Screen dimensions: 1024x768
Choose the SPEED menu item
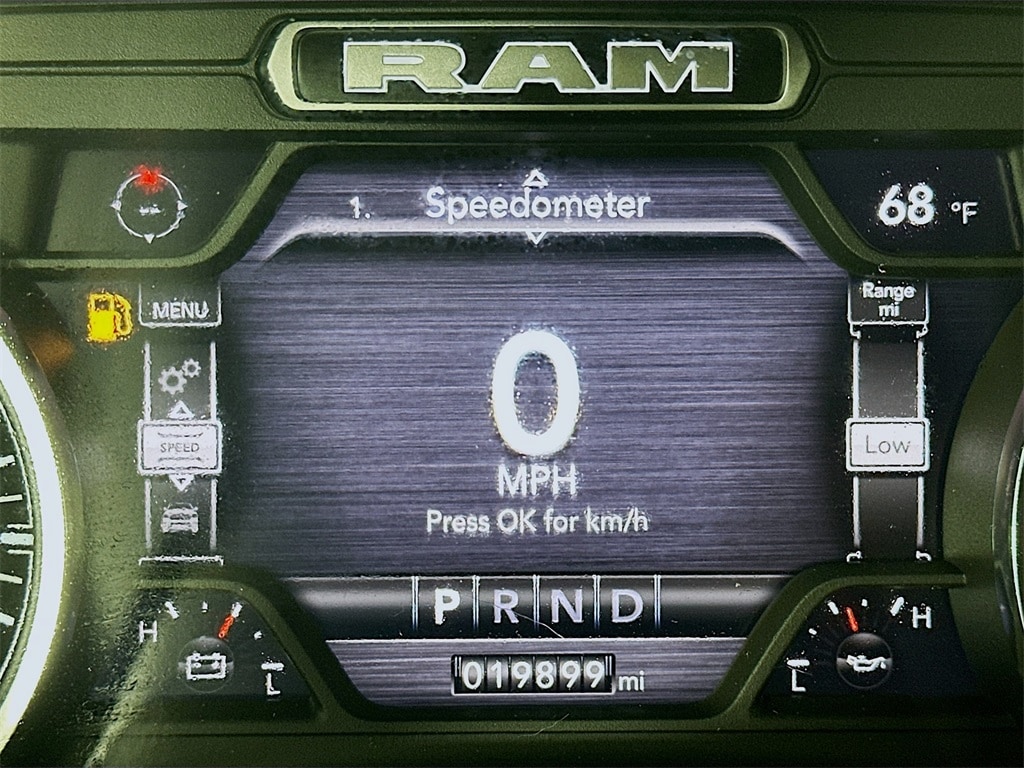pyautogui.click(x=180, y=447)
